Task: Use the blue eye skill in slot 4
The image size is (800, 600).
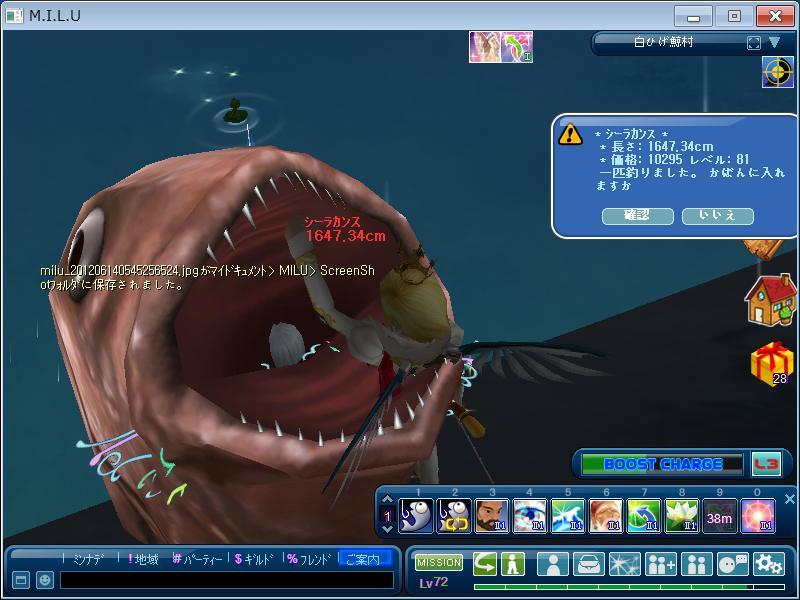Action: (530, 516)
